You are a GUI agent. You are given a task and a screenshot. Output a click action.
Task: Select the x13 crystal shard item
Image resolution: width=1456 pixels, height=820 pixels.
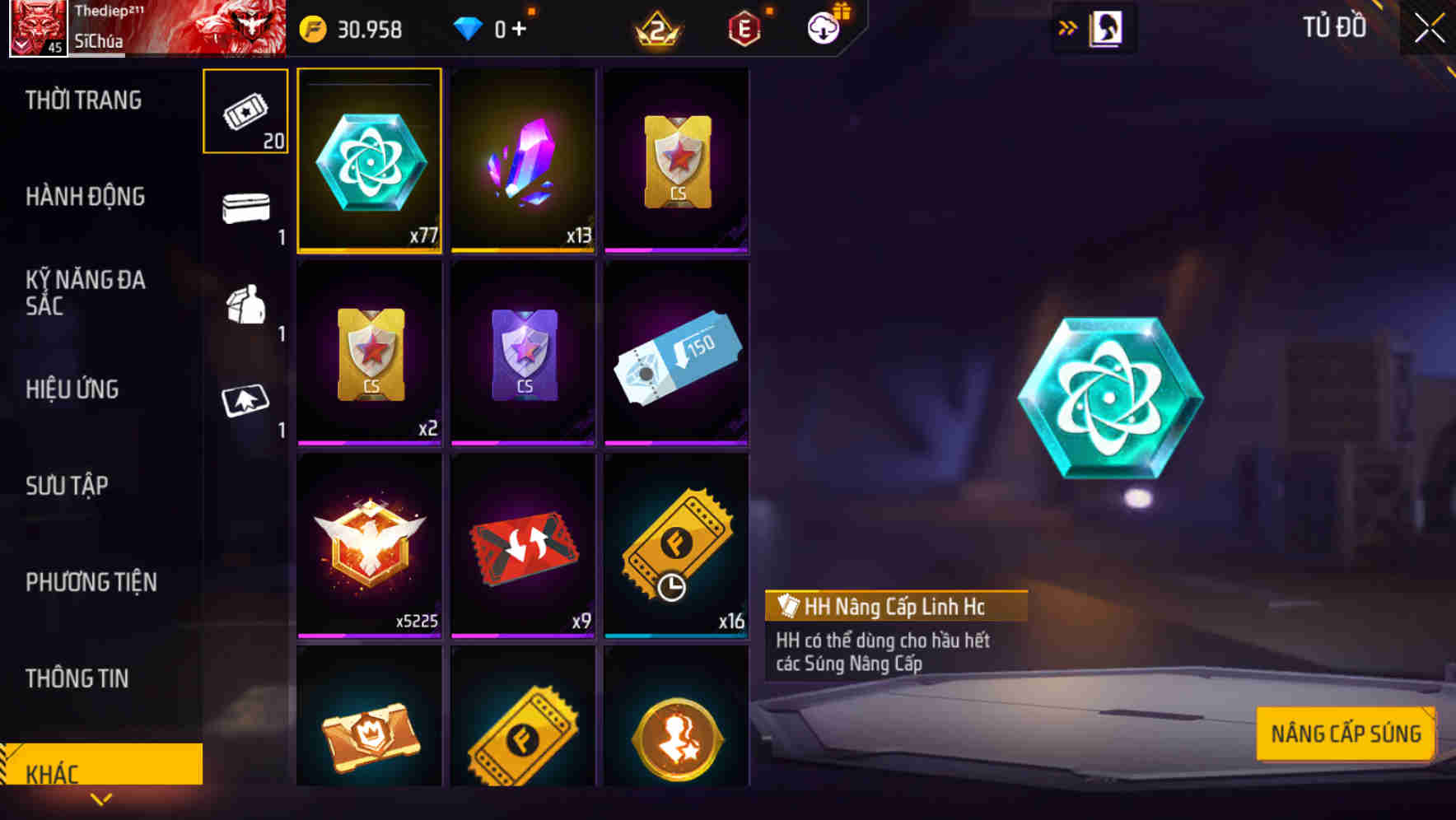(524, 161)
